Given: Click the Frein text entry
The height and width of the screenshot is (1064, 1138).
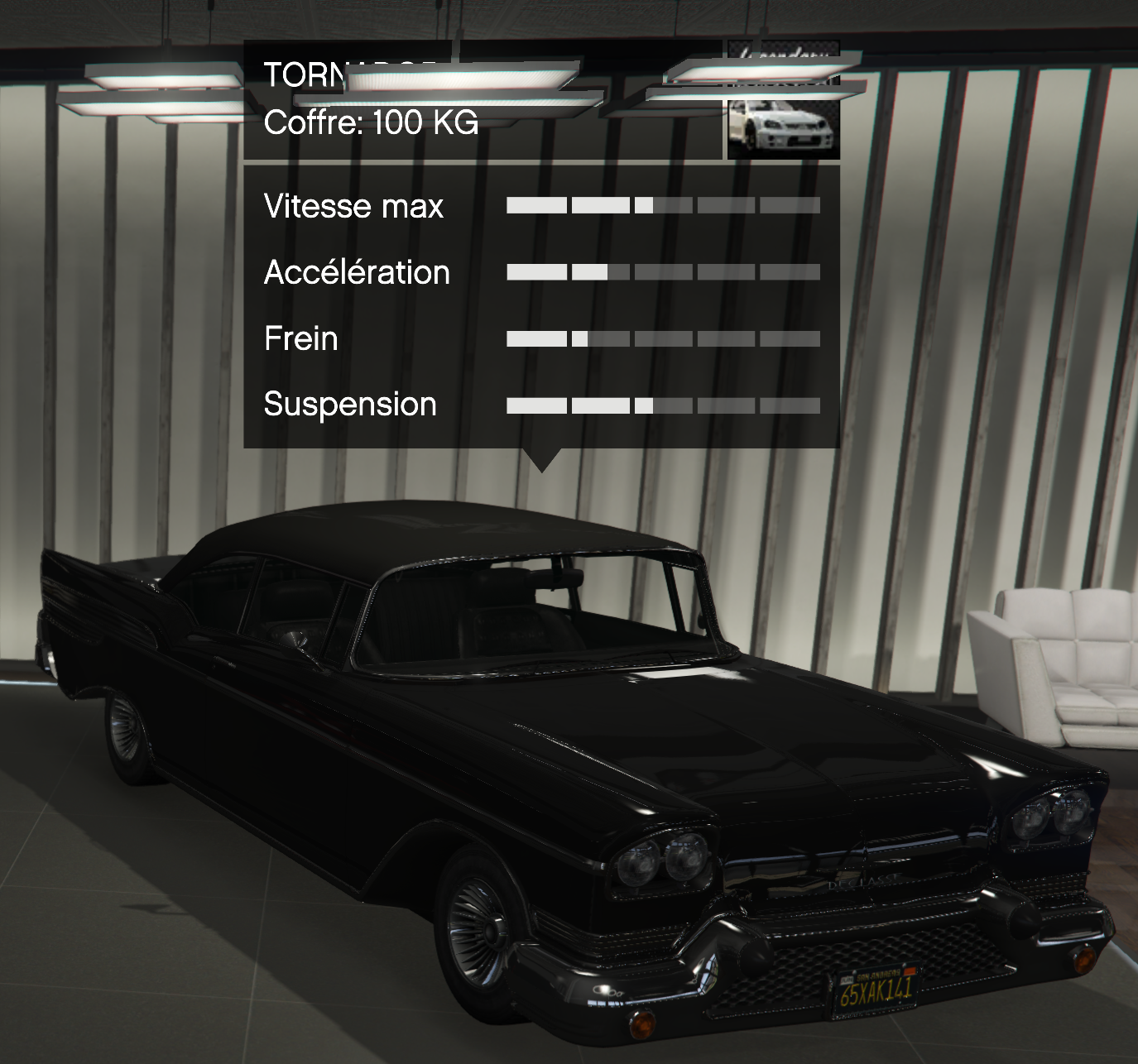Looking at the screenshot, I should tap(300, 338).
